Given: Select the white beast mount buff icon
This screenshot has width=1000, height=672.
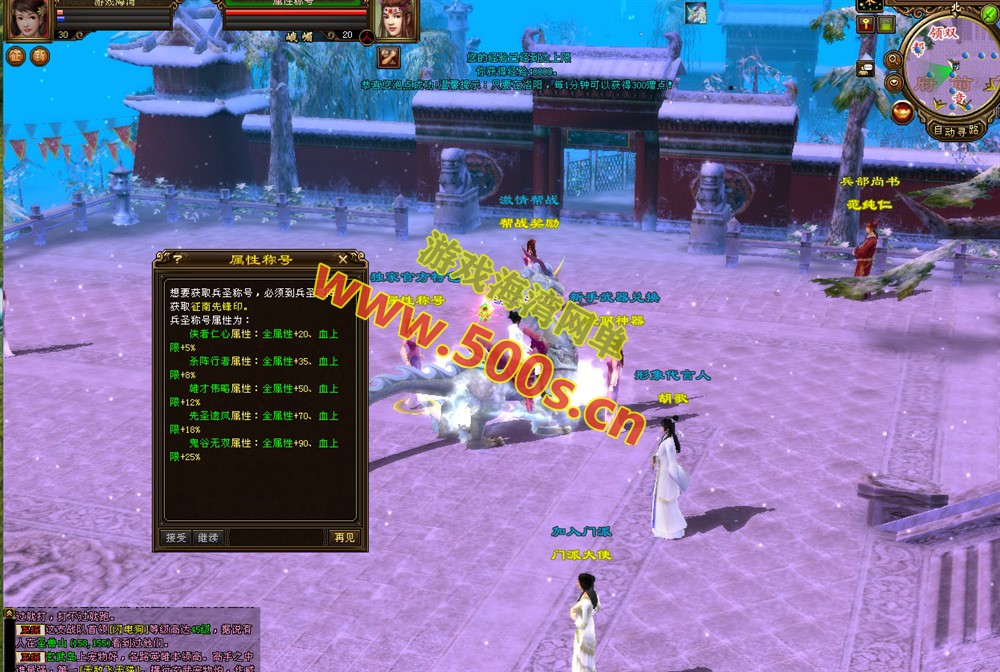Looking at the screenshot, I should click(x=696, y=13).
